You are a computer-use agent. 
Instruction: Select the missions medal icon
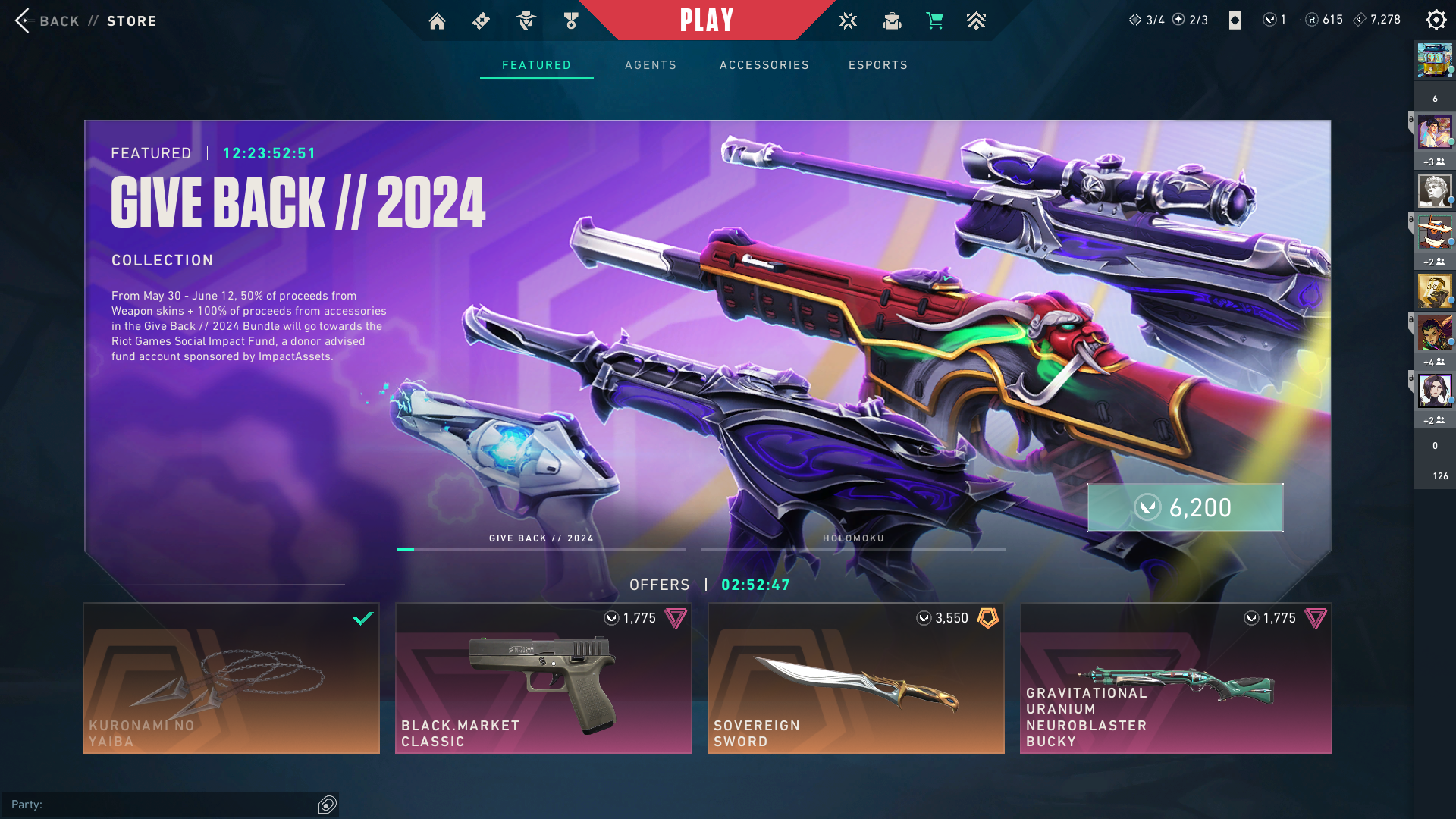571,20
